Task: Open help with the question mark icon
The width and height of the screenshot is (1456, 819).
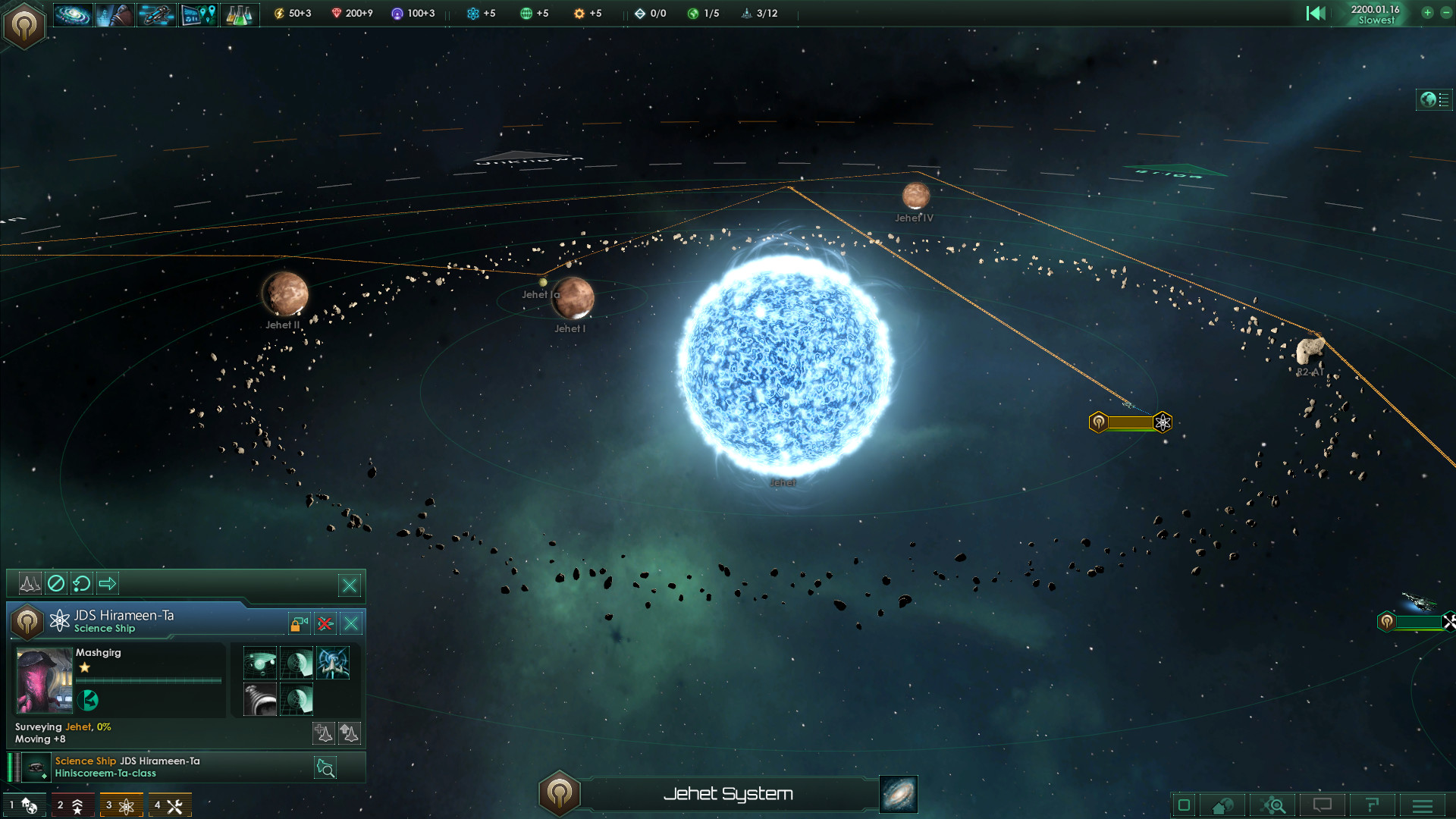Action: coord(1373,805)
